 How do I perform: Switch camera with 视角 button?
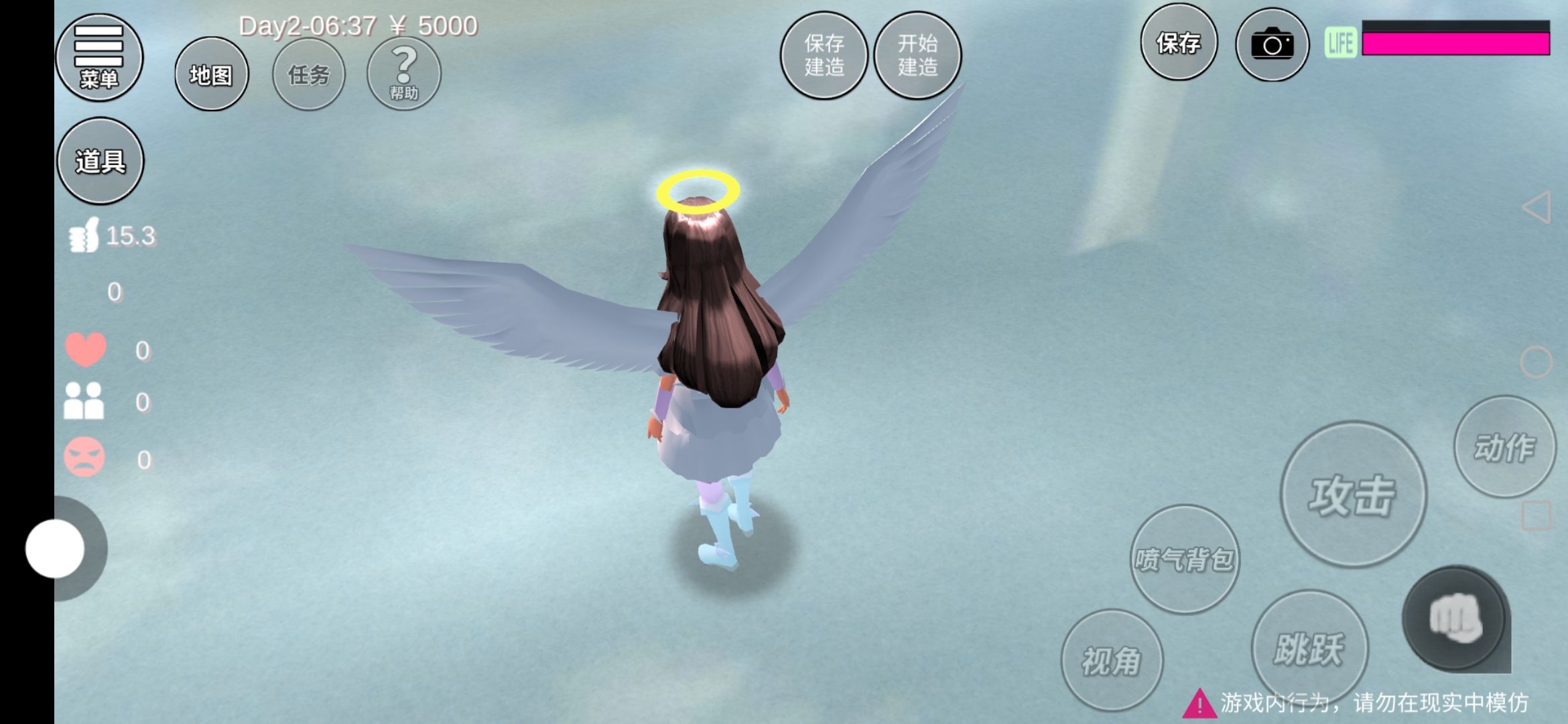tap(1112, 660)
